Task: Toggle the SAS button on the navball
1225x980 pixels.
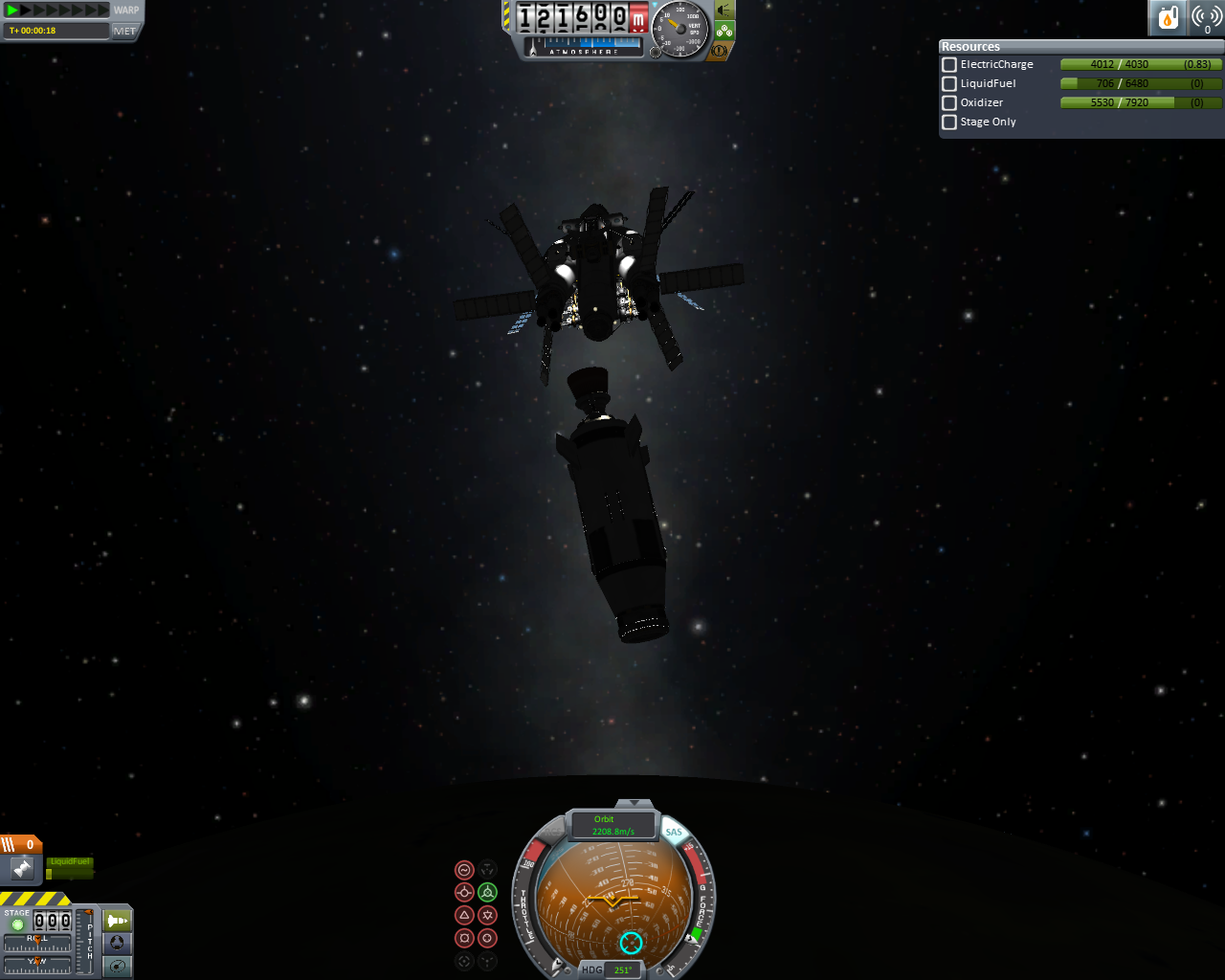Action: click(674, 832)
